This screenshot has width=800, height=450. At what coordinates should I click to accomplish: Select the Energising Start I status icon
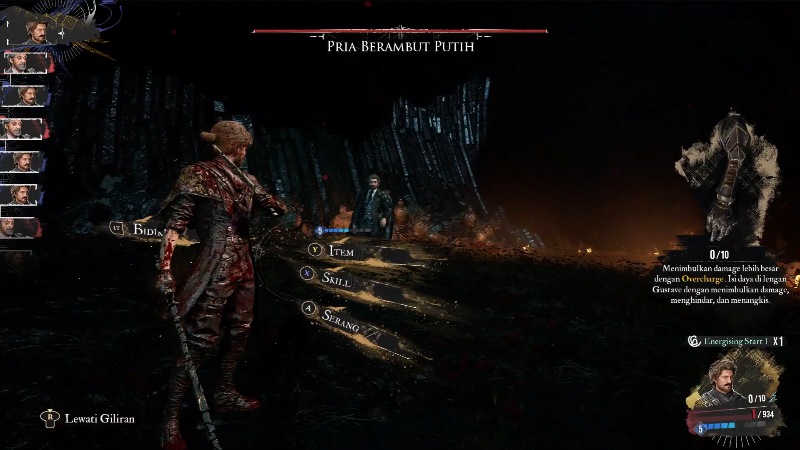pos(692,341)
